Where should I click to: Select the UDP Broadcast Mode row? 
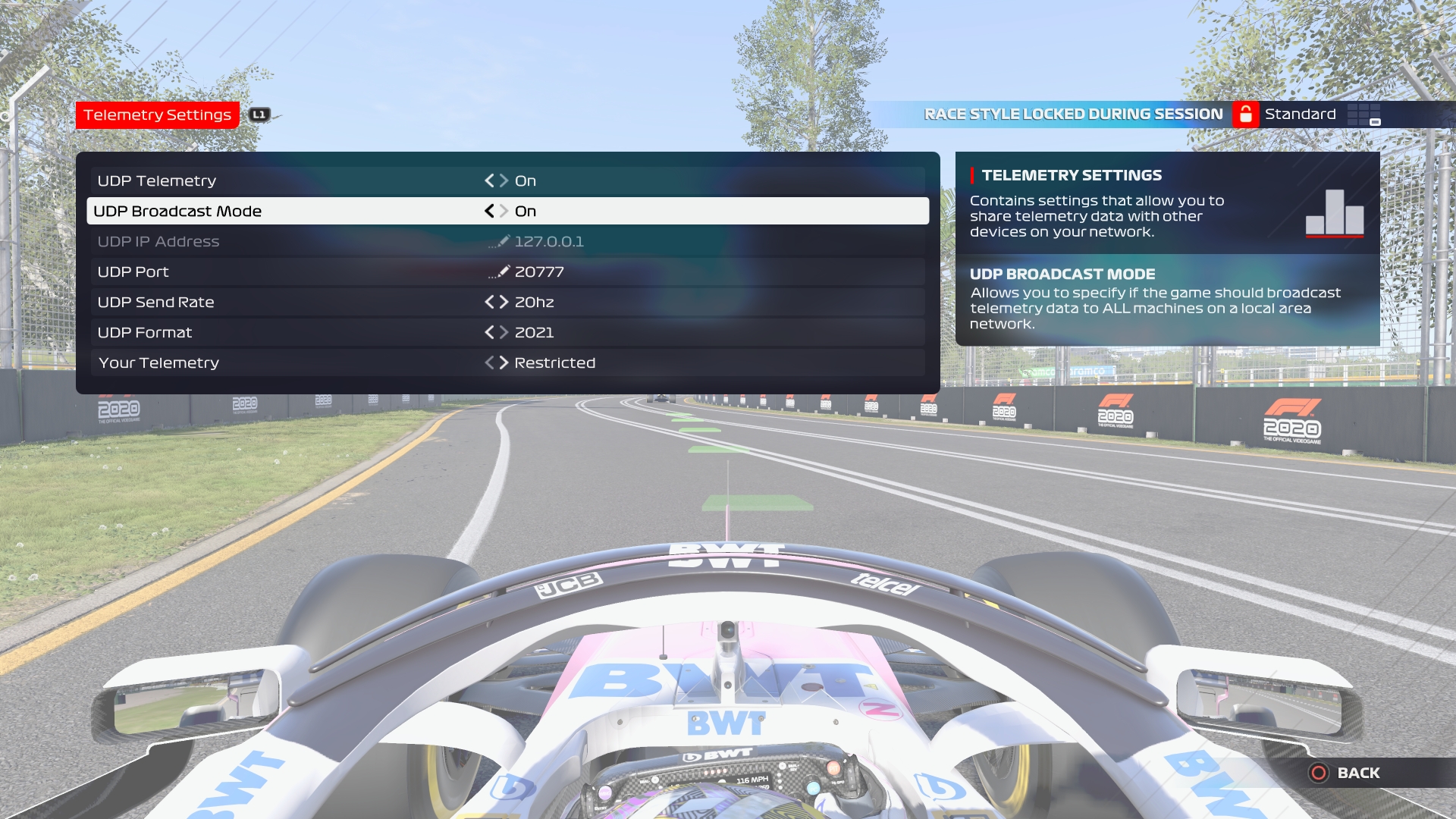point(303,211)
